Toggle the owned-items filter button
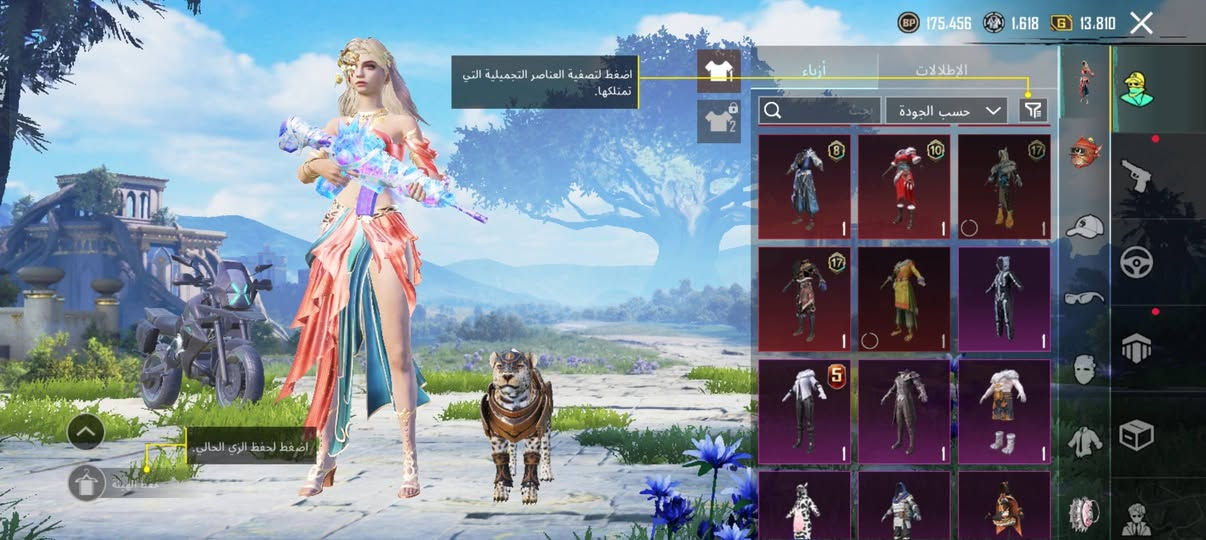The image size is (1206, 540). (1032, 110)
